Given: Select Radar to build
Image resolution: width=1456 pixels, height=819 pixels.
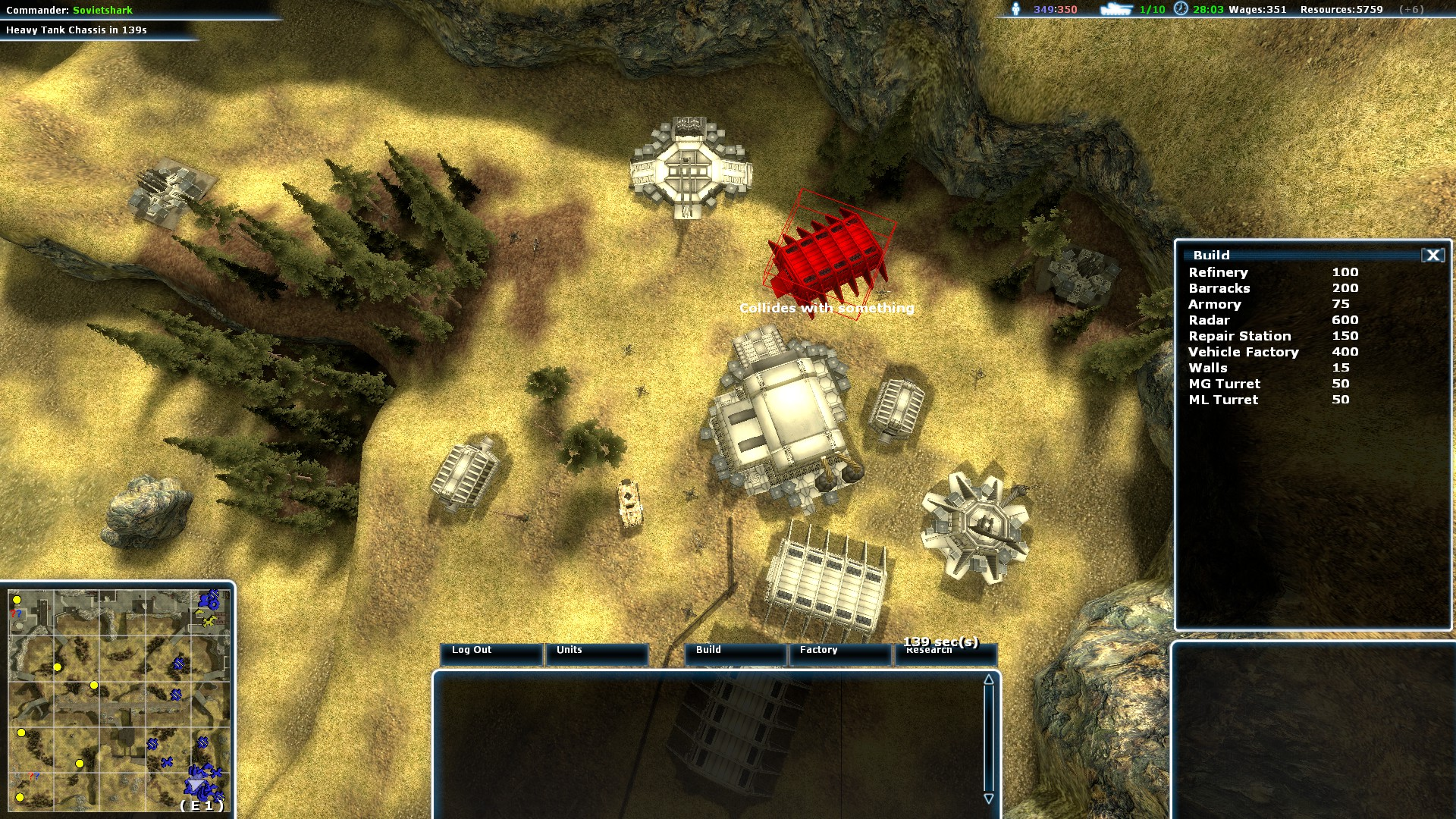Looking at the screenshot, I should coord(1209,320).
